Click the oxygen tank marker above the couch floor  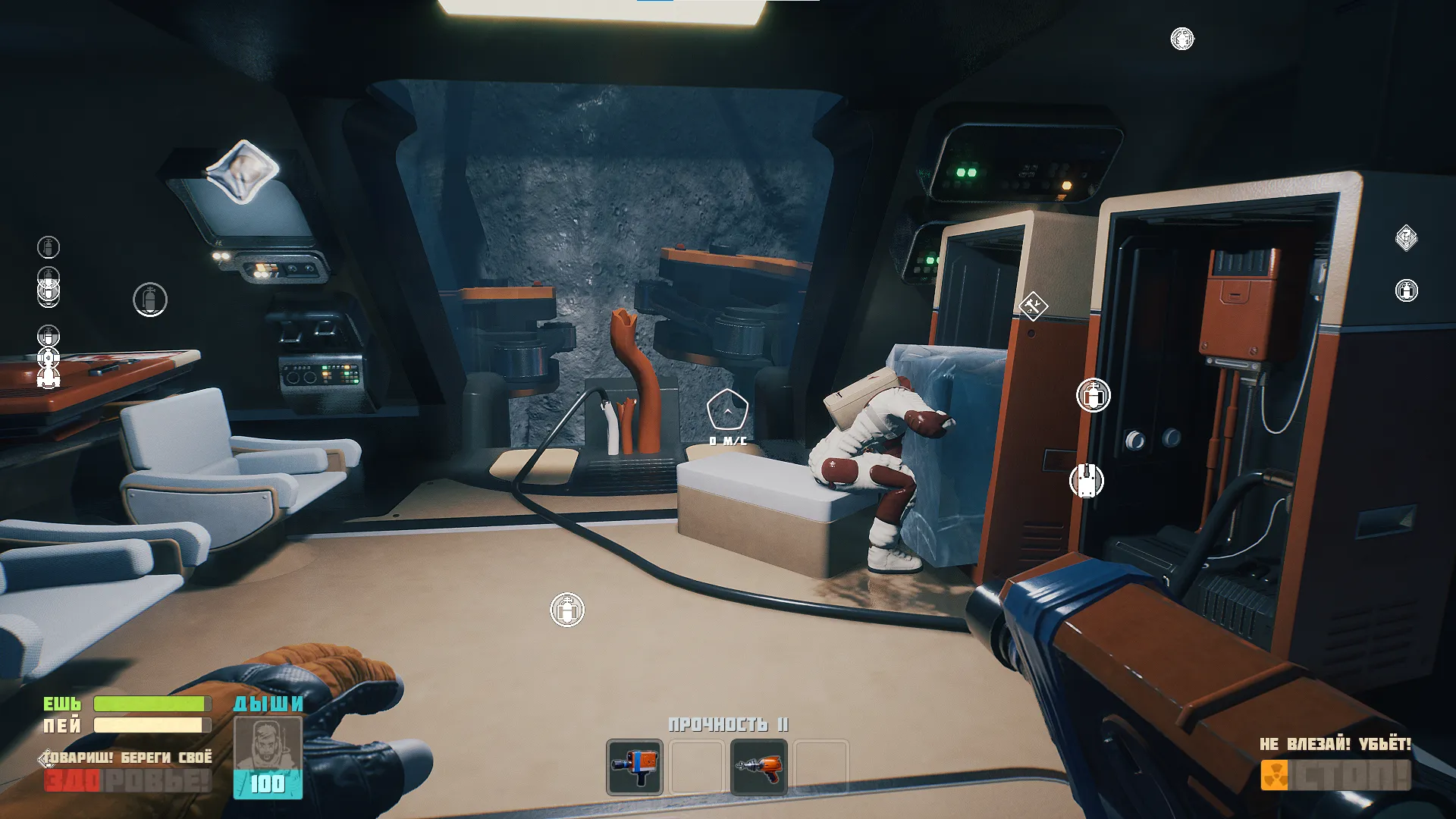coord(567,608)
